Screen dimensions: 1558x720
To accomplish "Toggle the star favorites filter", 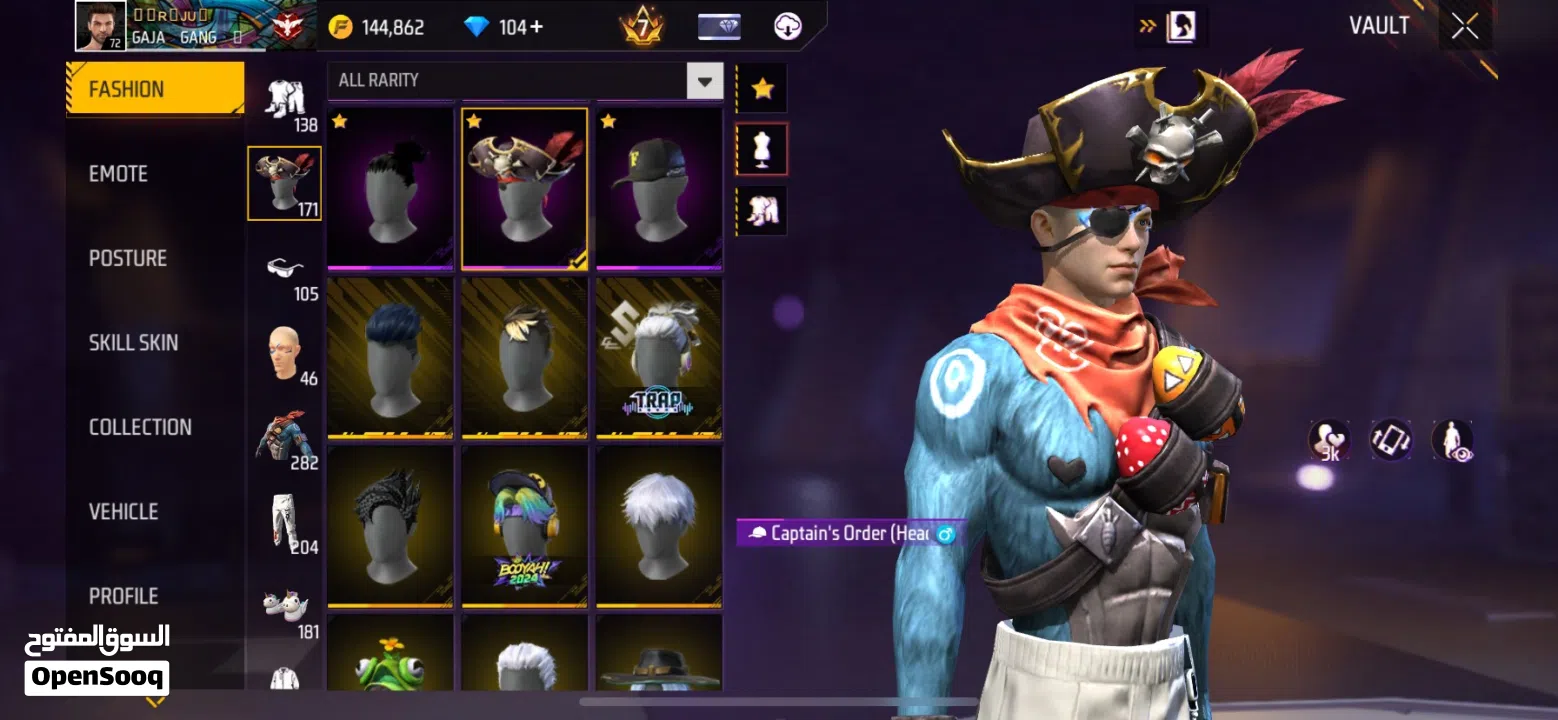I will click(x=762, y=89).
